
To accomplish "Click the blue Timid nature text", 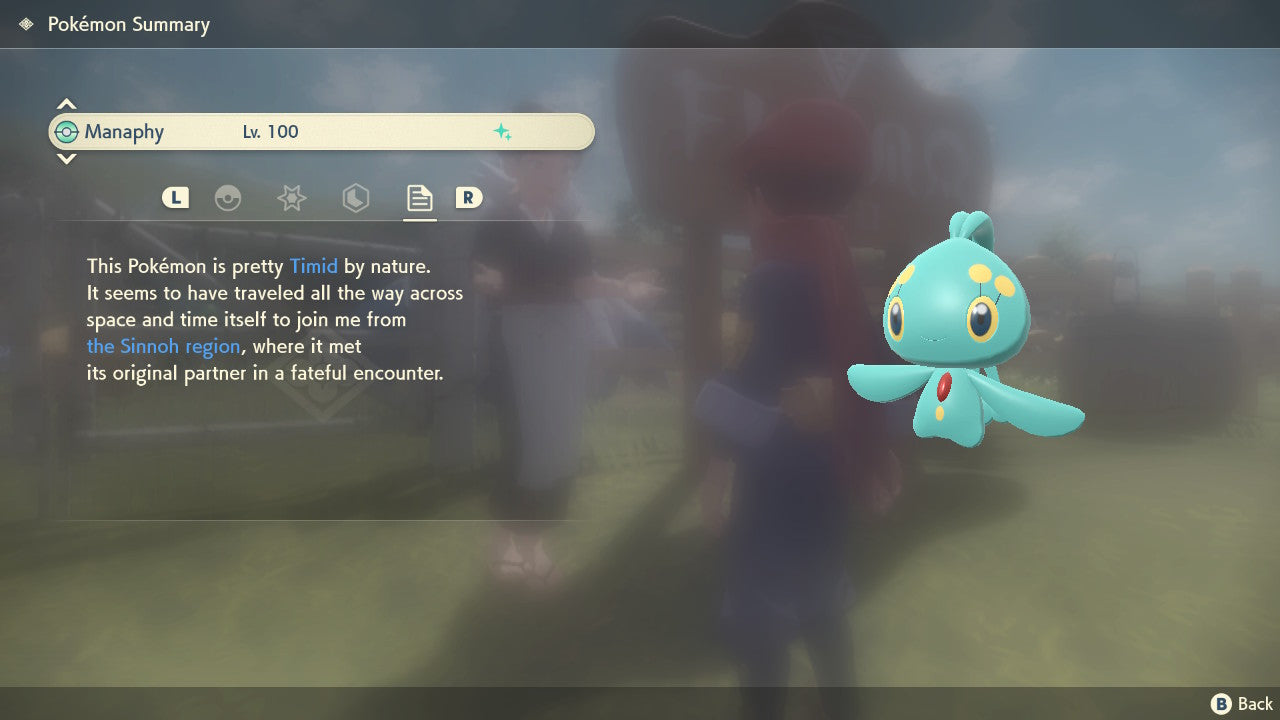I will click(313, 266).
